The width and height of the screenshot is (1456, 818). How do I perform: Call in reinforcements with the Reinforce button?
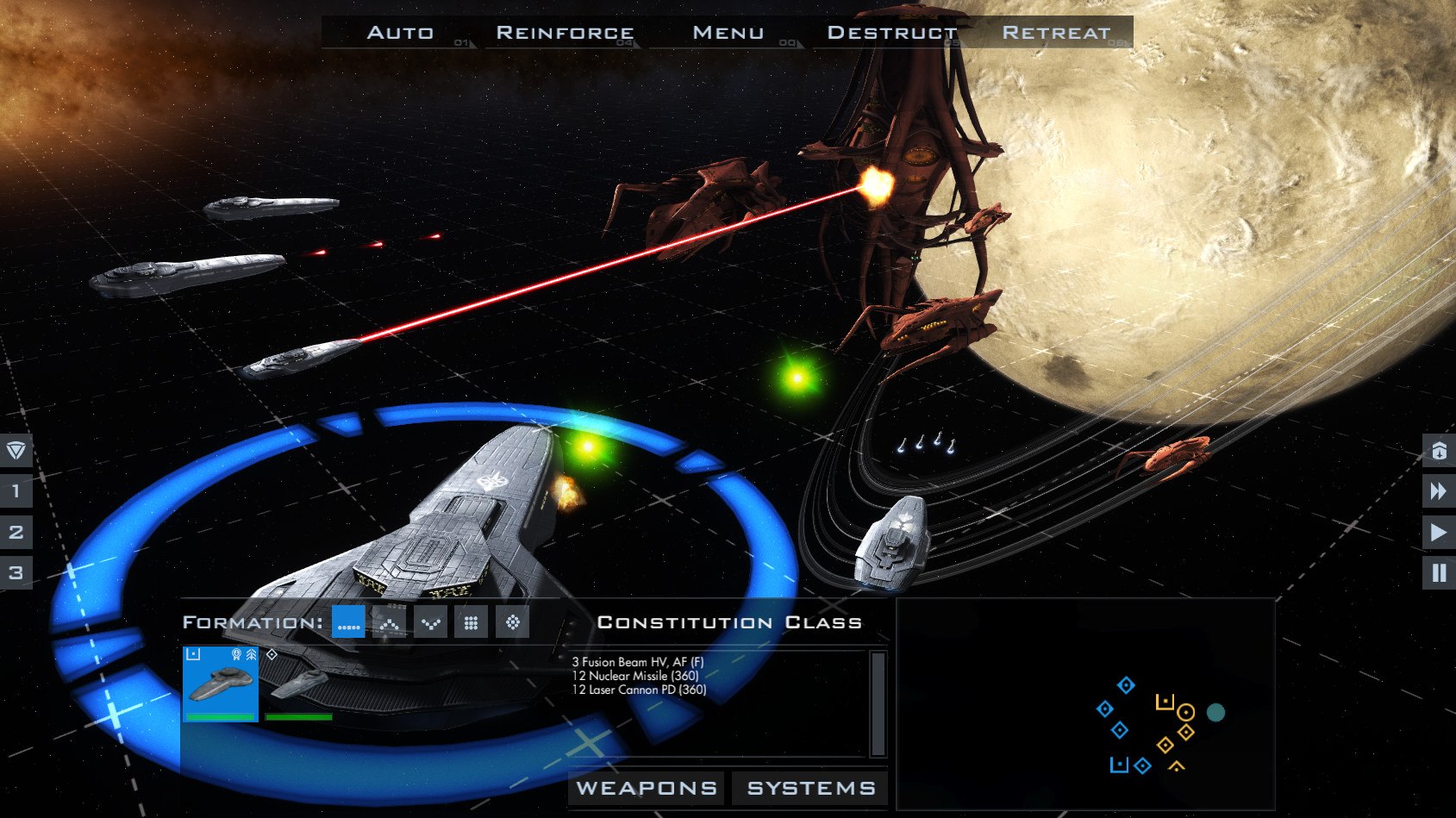pos(565,33)
